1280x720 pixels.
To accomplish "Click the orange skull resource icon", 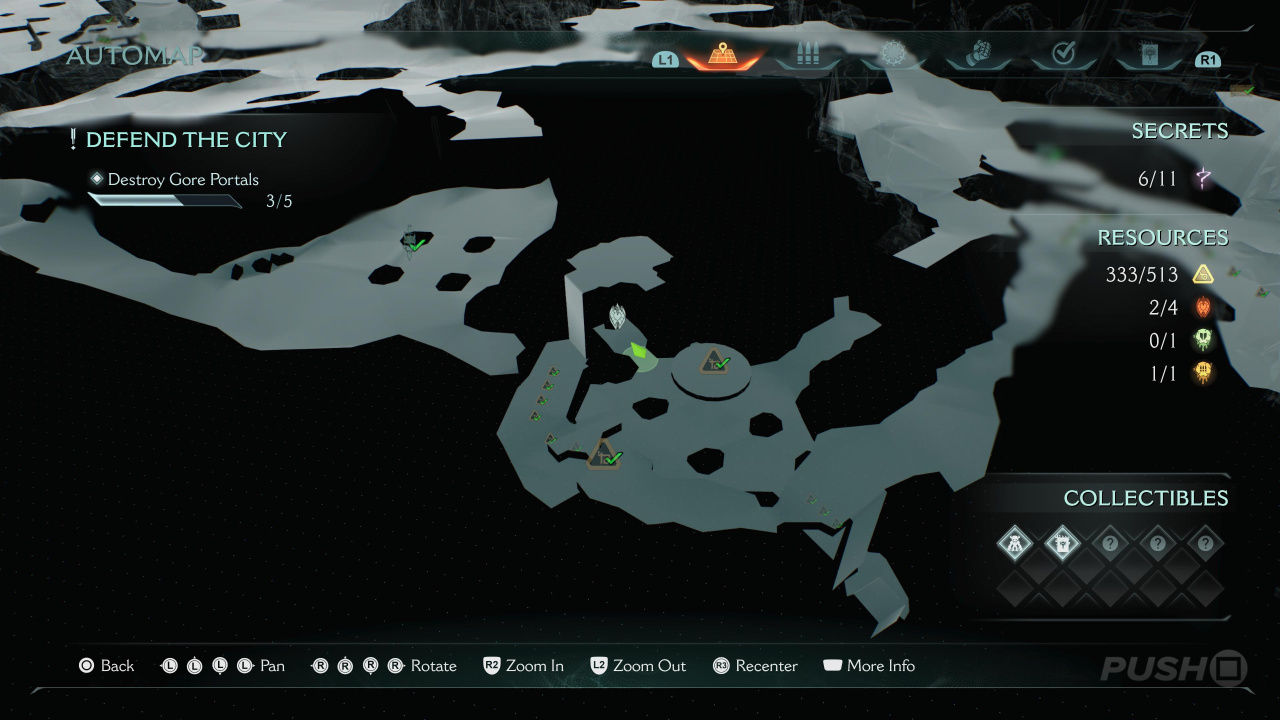I will [x=1203, y=373].
